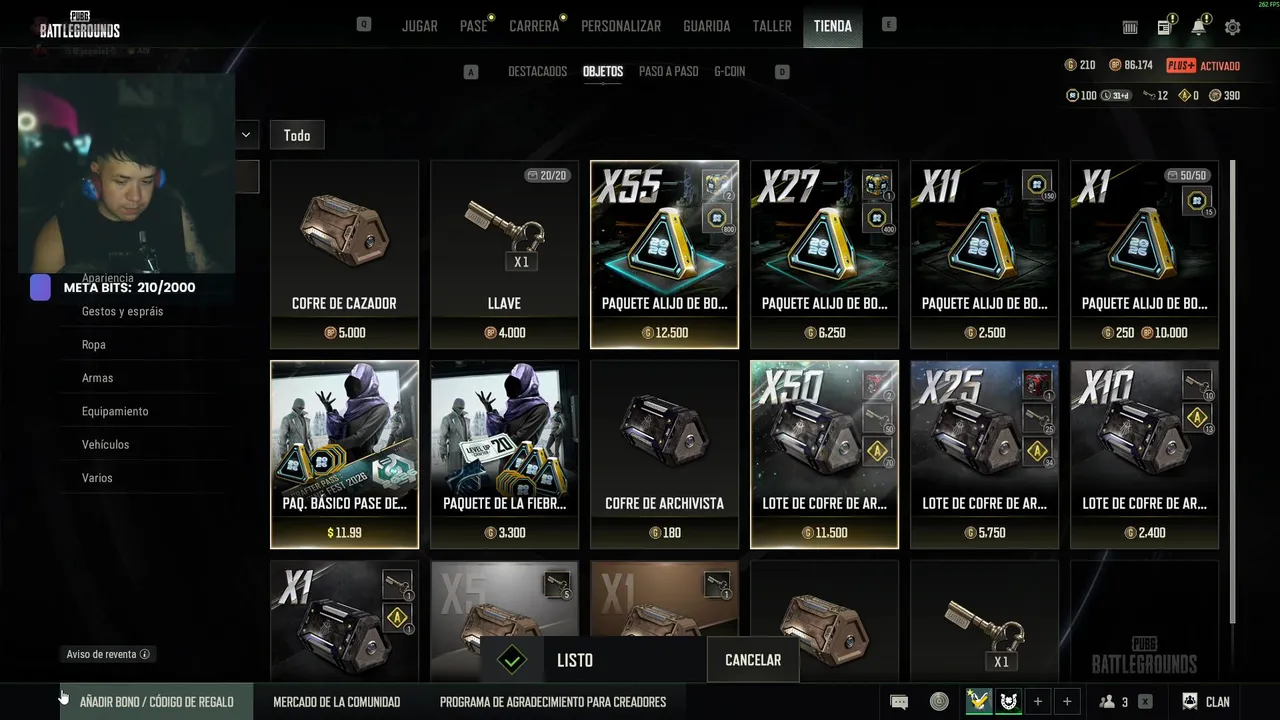Screen dimensions: 1280x720
Task: Filter items by Vehículos category
Action: [105, 444]
